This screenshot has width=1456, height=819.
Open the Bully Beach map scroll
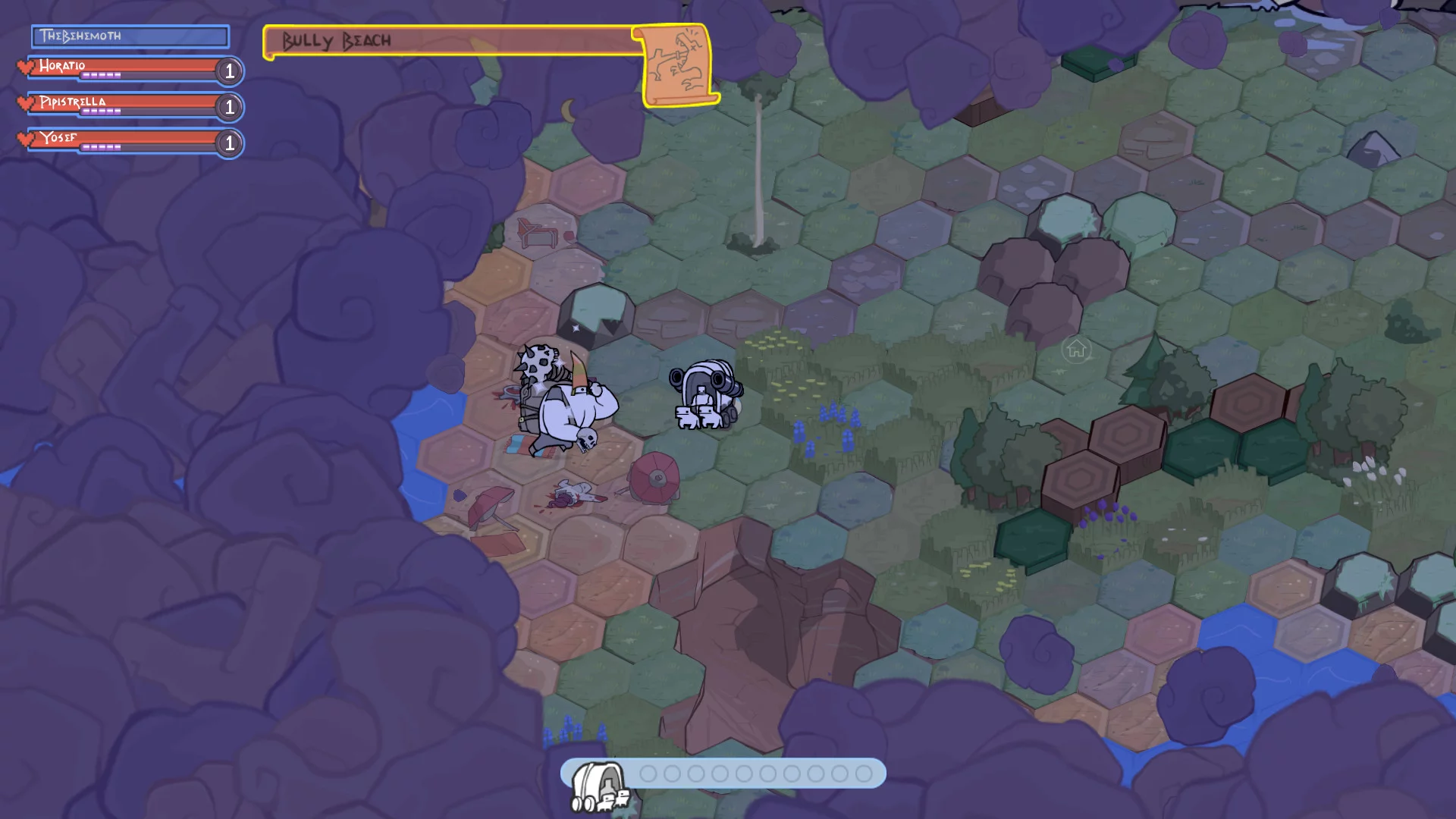pyautogui.click(x=677, y=65)
